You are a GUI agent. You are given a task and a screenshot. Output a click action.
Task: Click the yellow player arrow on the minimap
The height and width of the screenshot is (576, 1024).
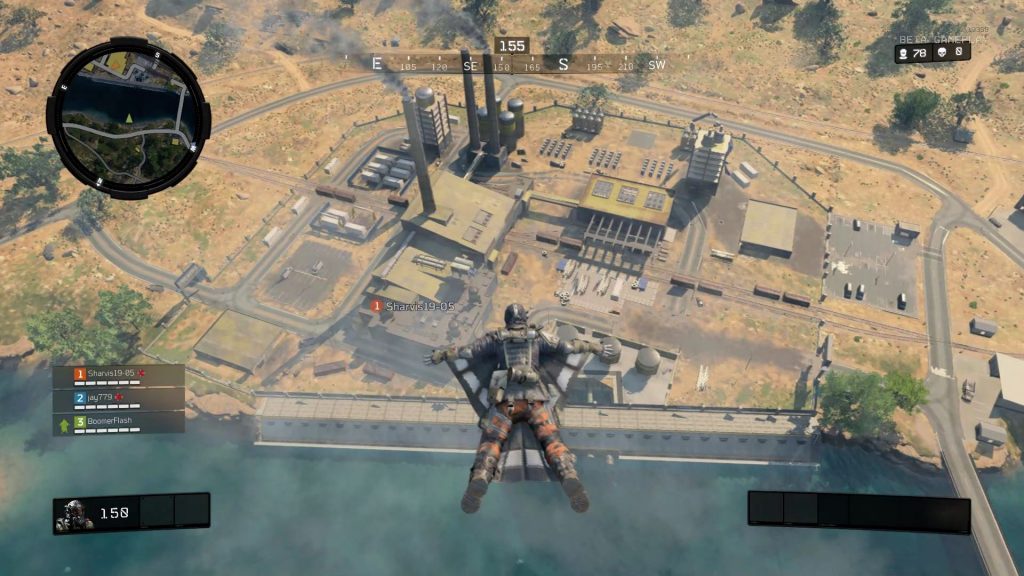(x=128, y=118)
